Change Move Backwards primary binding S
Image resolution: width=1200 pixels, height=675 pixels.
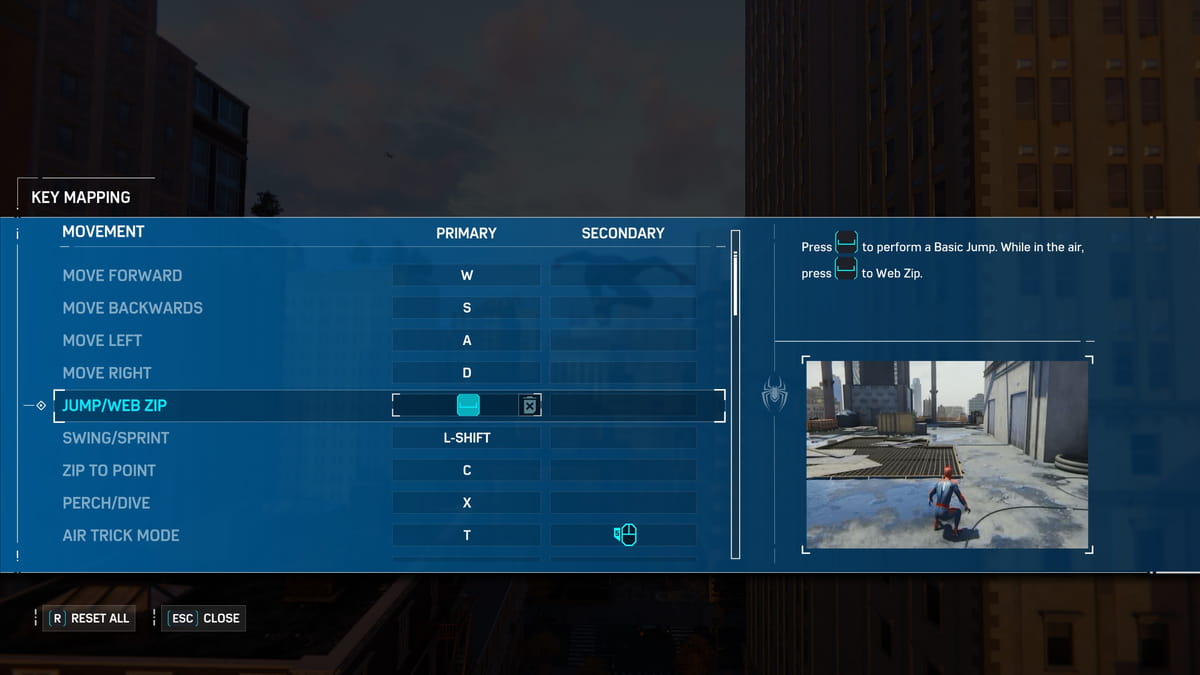pyautogui.click(x=466, y=308)
